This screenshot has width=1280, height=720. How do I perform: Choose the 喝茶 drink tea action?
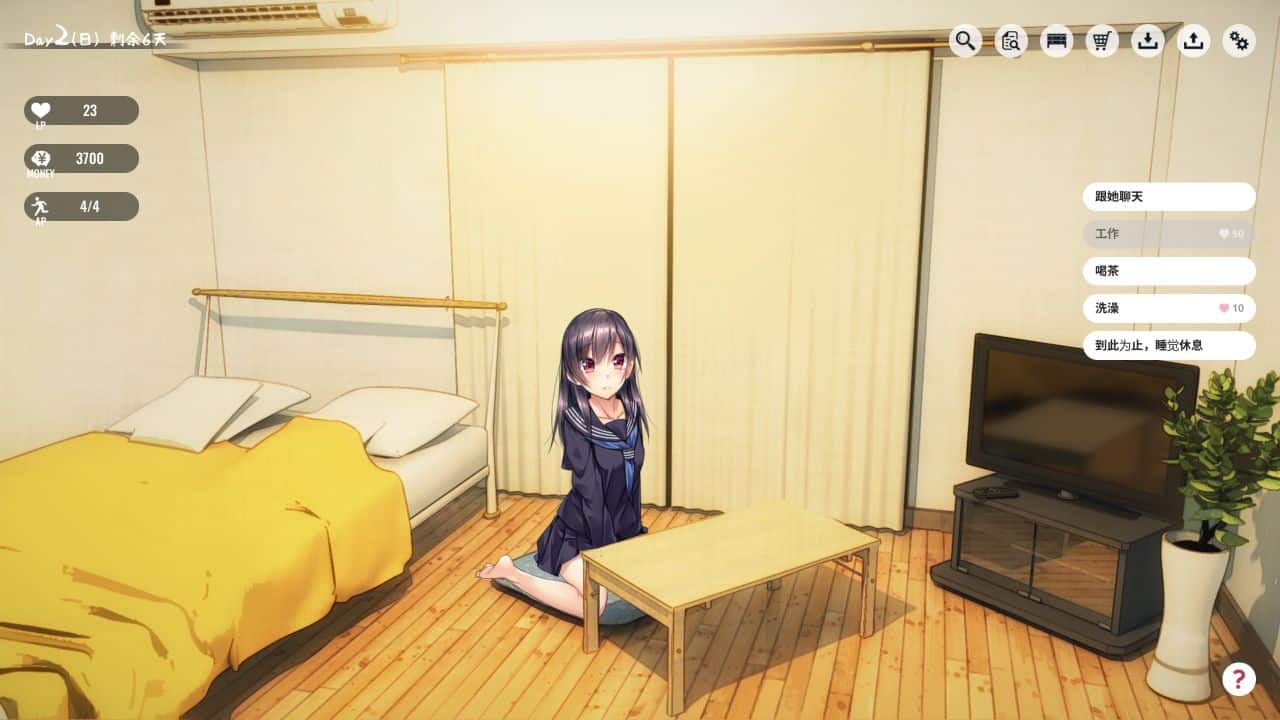[1168, 271]
